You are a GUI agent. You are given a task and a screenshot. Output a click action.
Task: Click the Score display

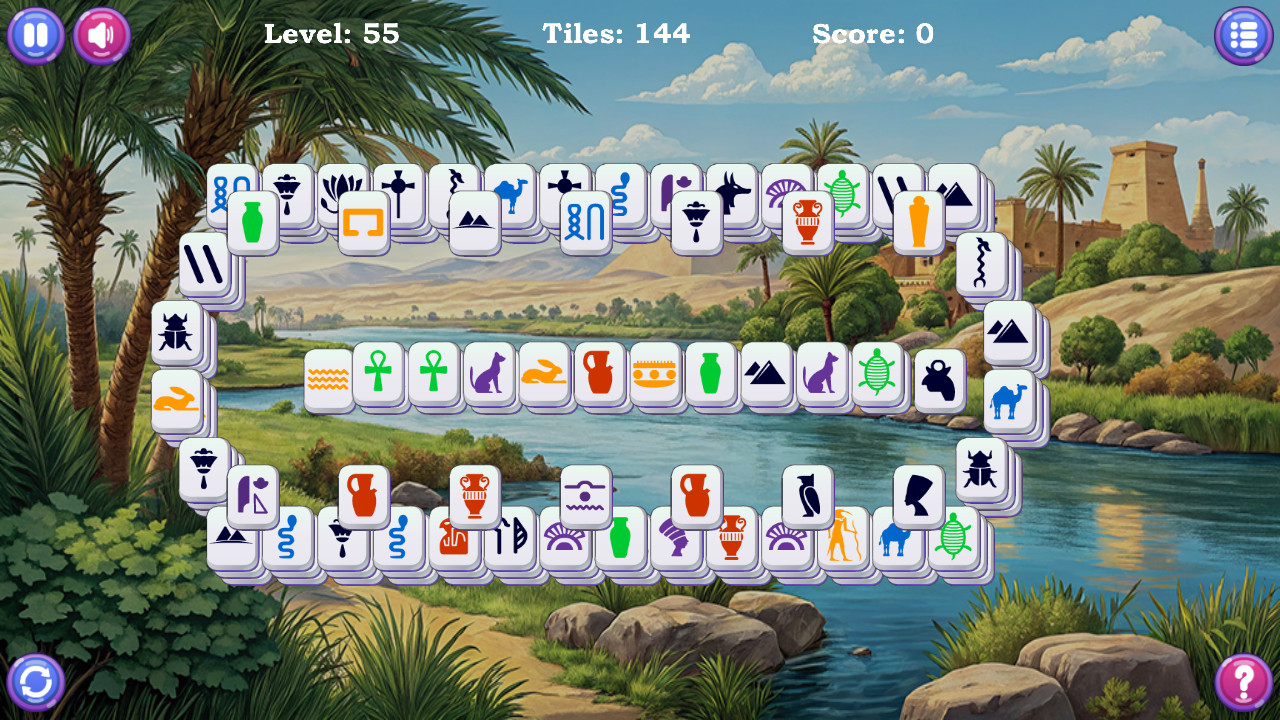(875, 33)
